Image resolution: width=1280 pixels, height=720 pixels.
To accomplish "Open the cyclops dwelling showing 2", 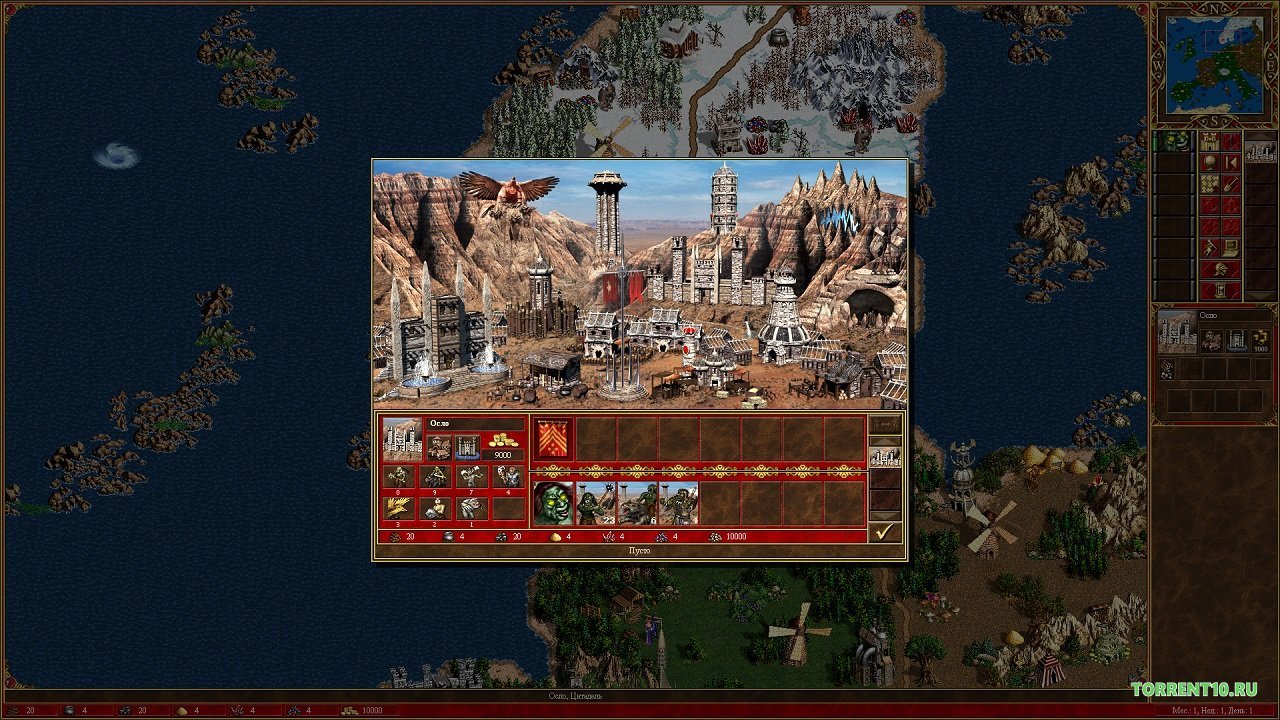I will pyautogui.click(x=434, y=508).
